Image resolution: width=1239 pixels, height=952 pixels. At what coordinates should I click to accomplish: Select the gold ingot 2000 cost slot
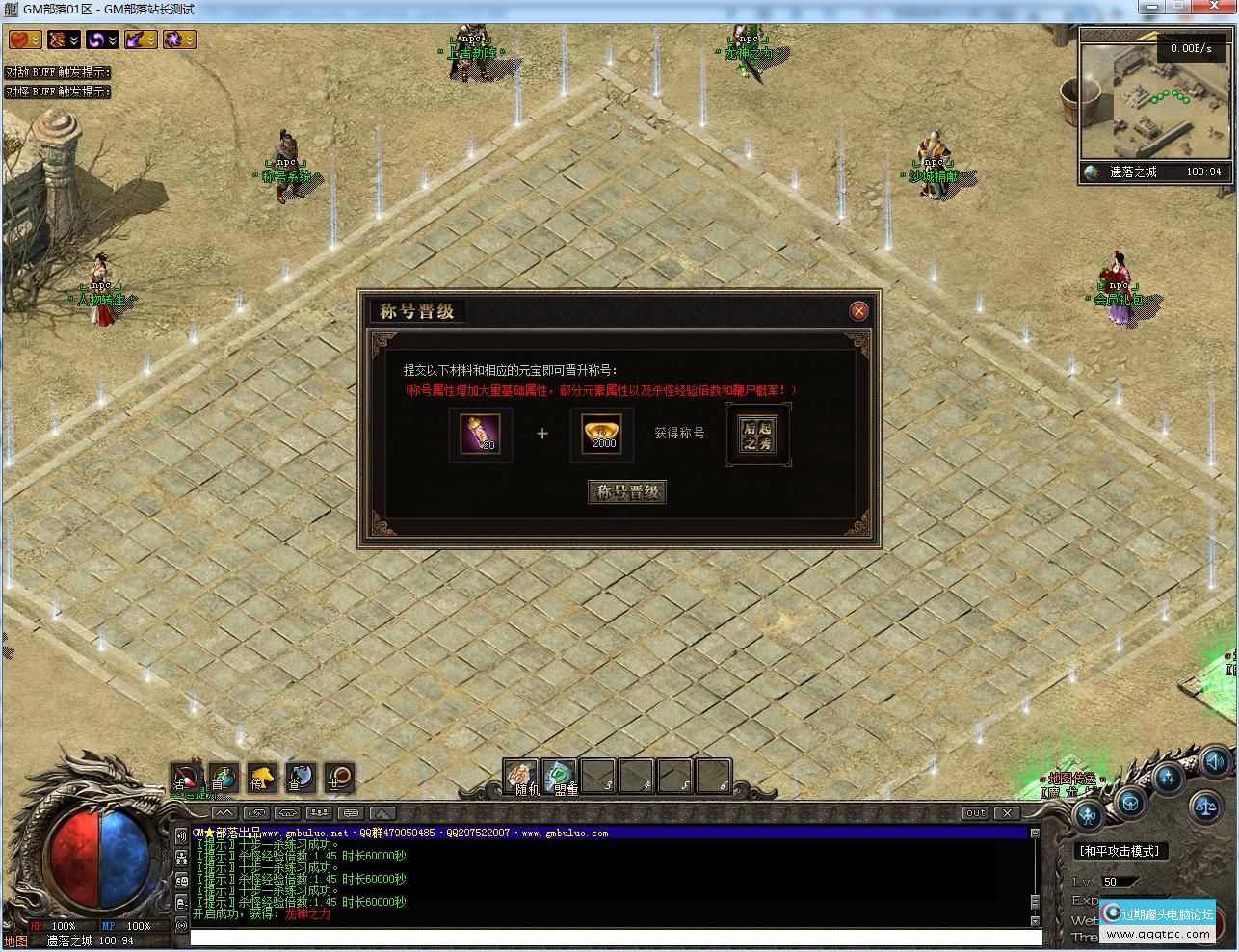[x=602, y=434]
